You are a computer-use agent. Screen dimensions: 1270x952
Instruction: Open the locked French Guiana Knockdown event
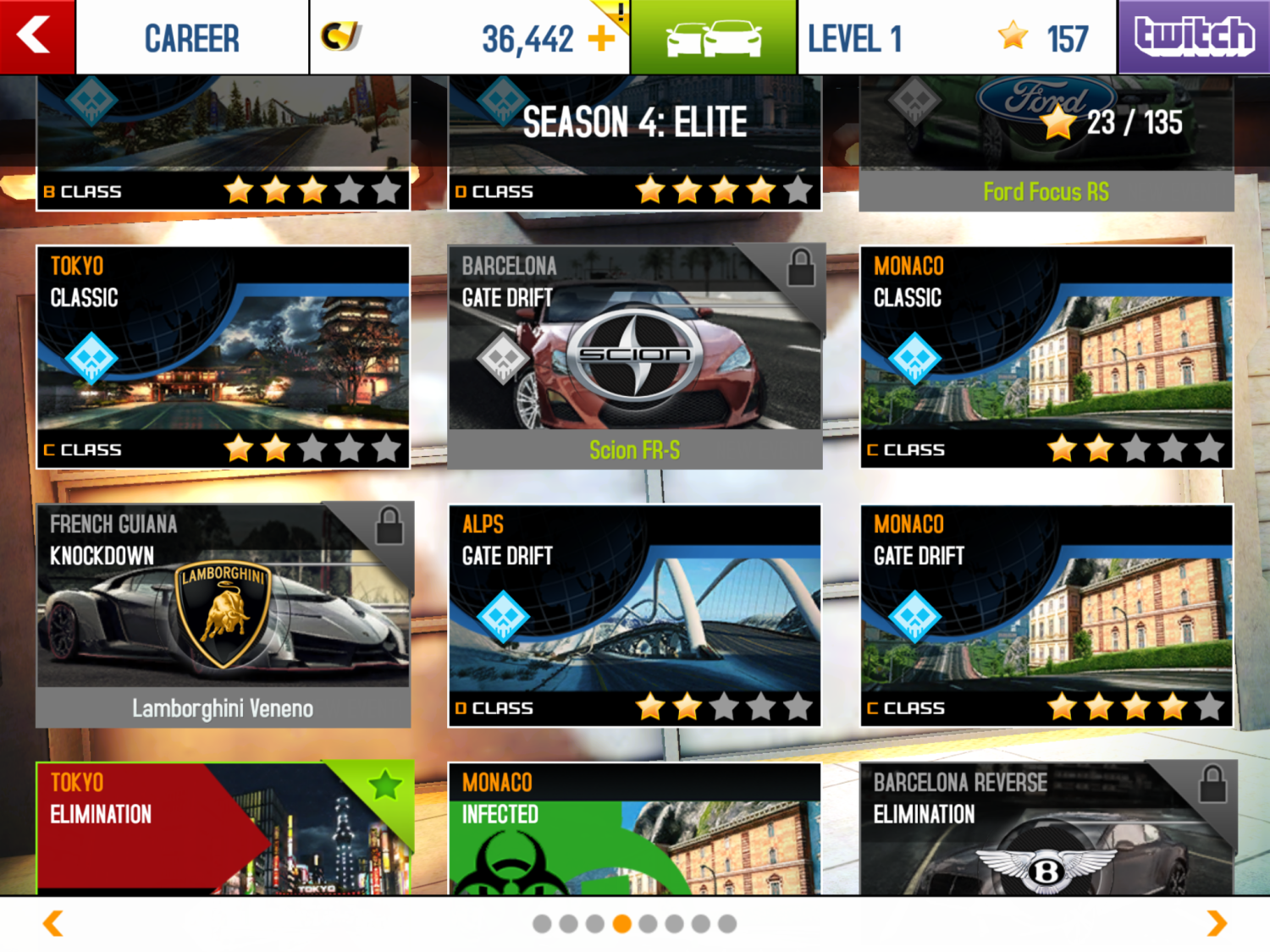223,615
